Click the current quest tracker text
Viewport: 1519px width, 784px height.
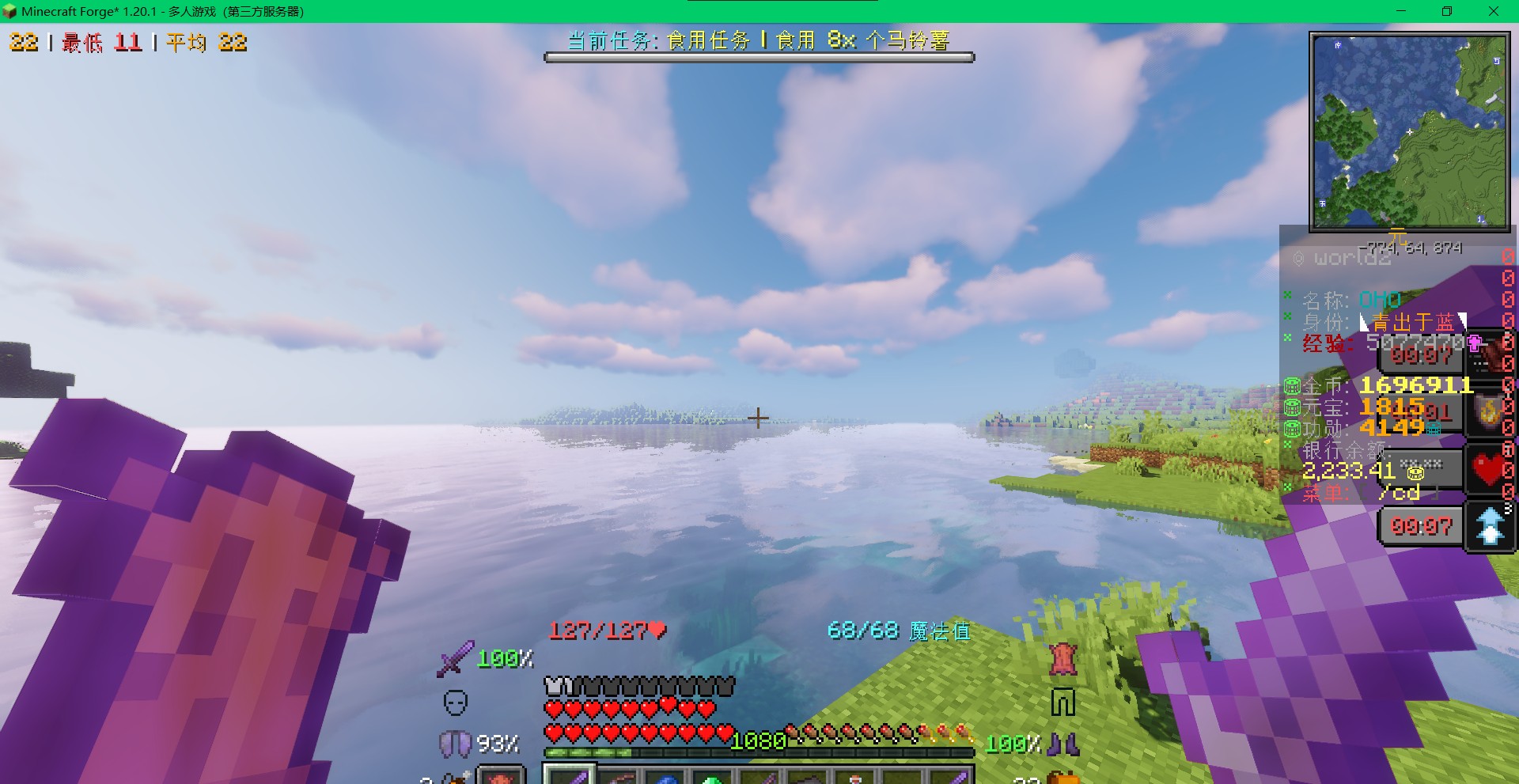click(x=758, y=40)
